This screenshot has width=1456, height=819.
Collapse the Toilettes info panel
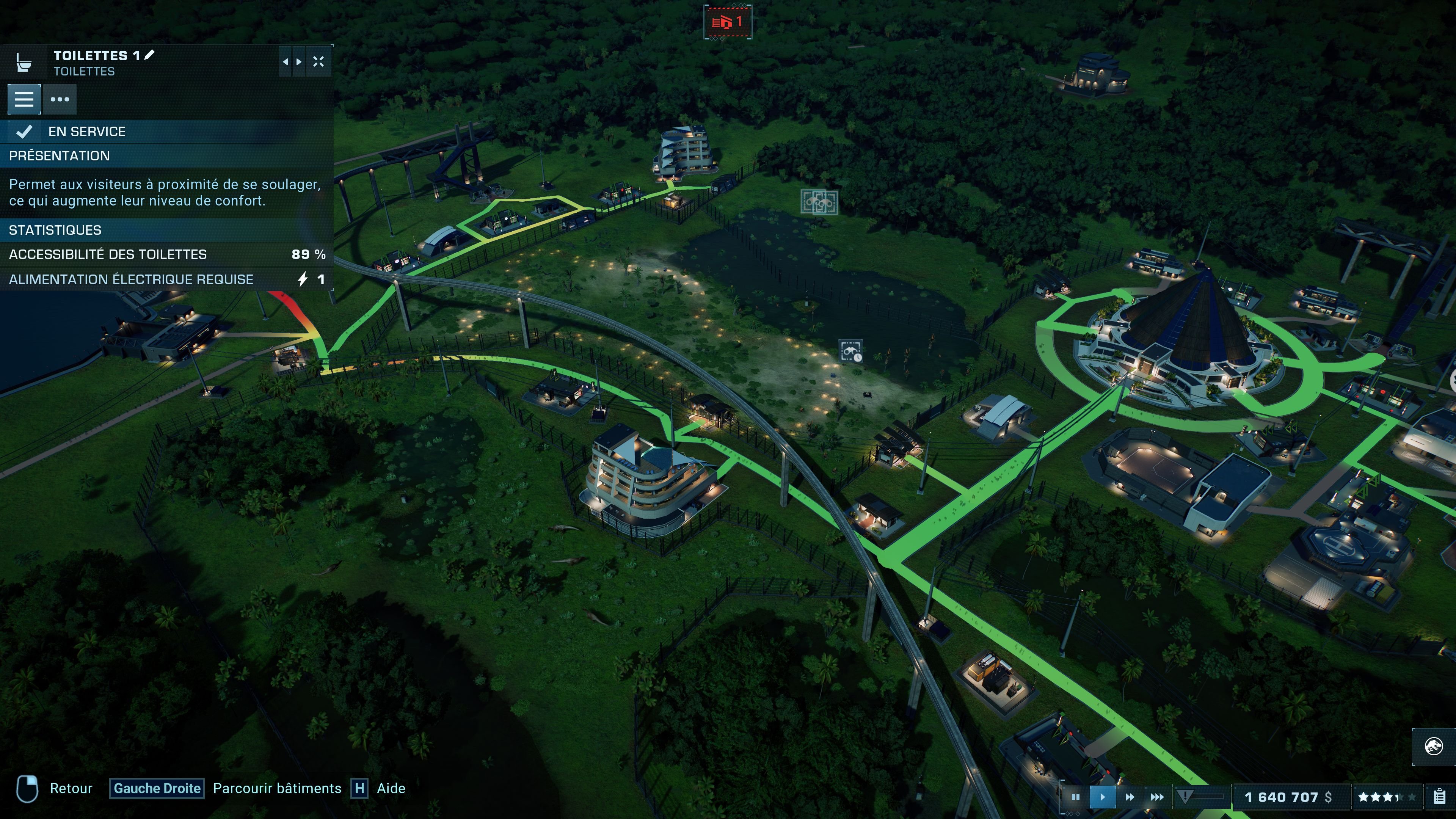click(x=319, y=61)
